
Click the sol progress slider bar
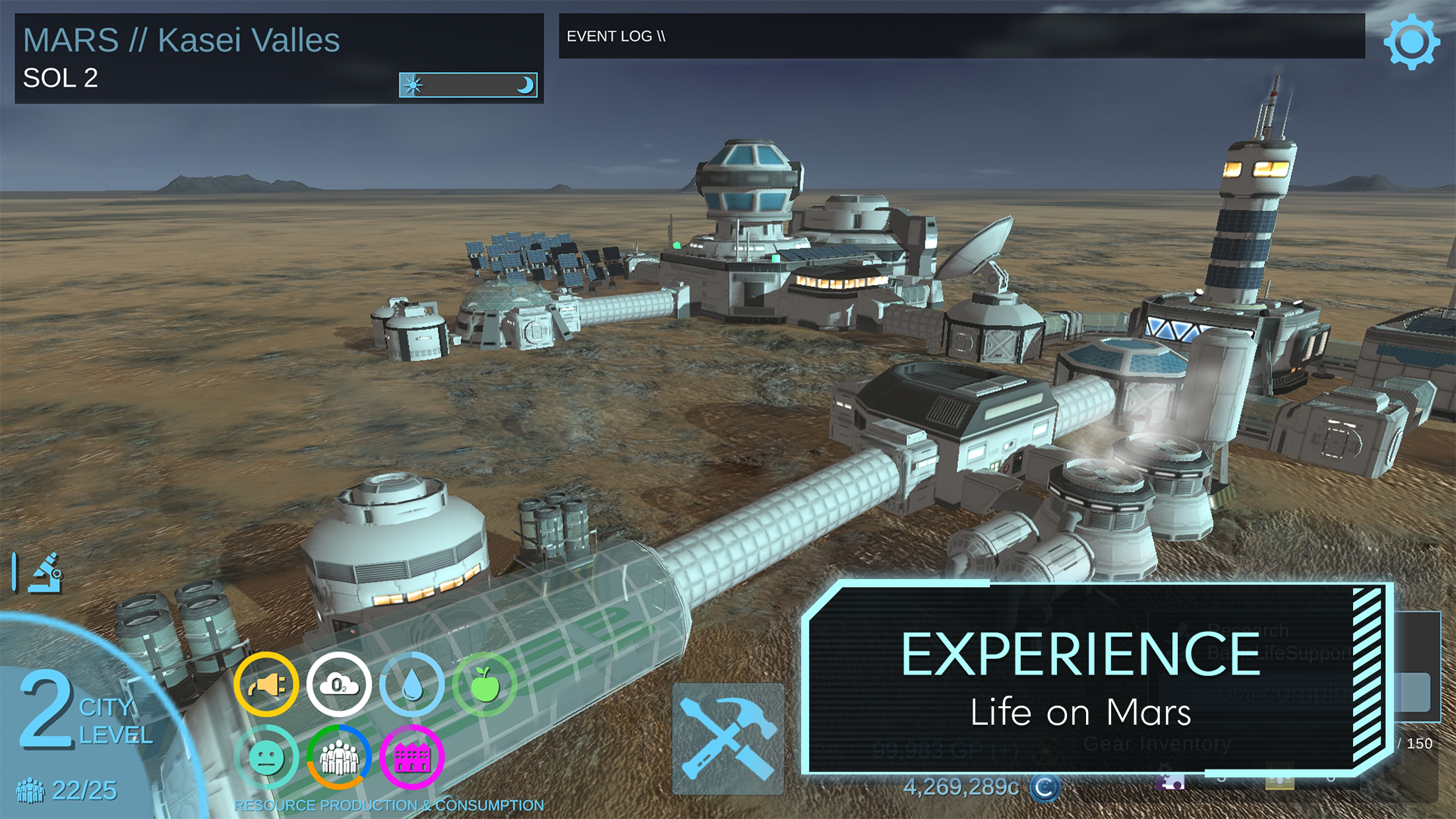(x=468, y=85)
